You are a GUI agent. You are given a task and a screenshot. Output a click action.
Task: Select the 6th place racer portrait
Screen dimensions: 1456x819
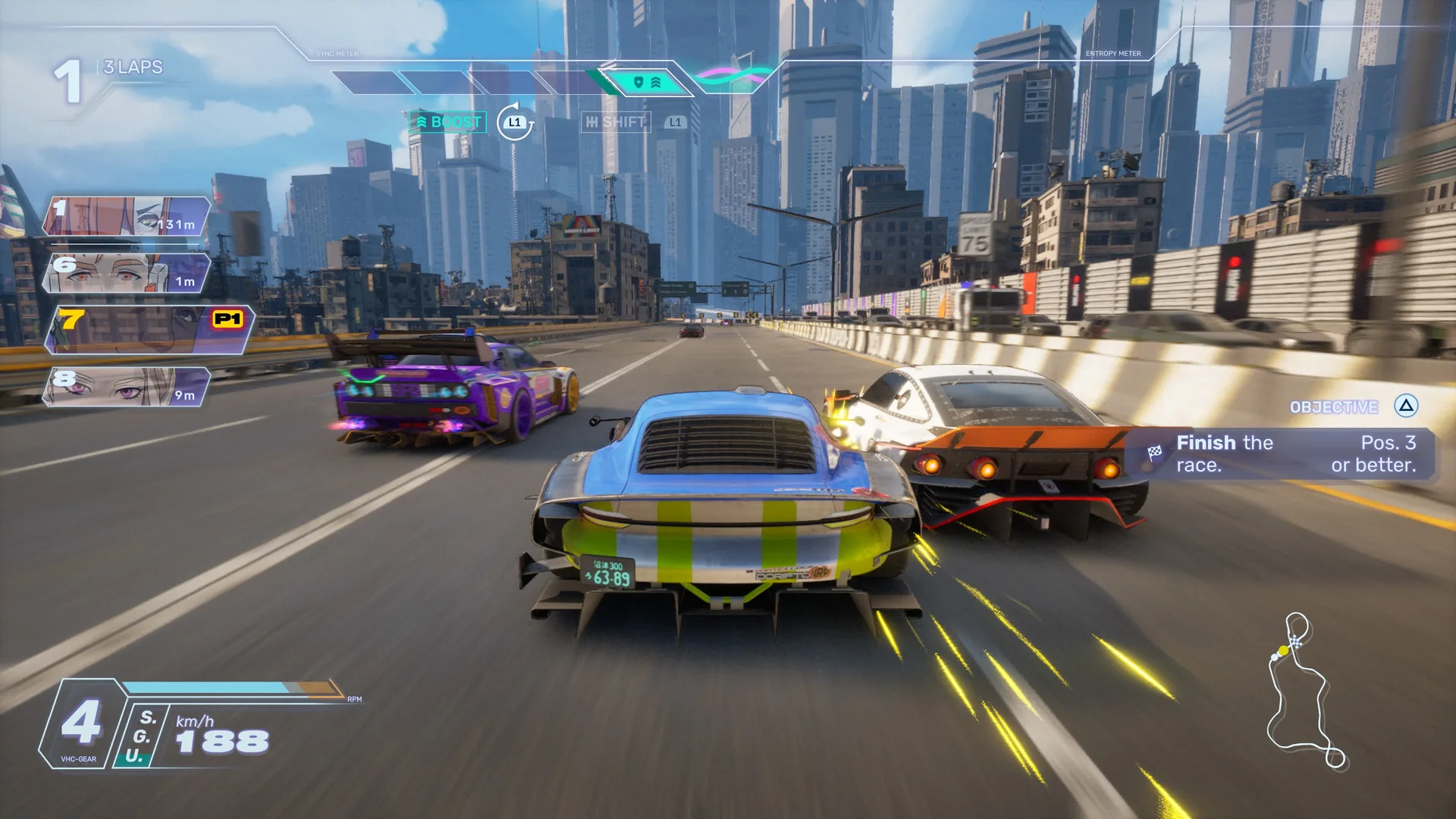coord(126,273)
